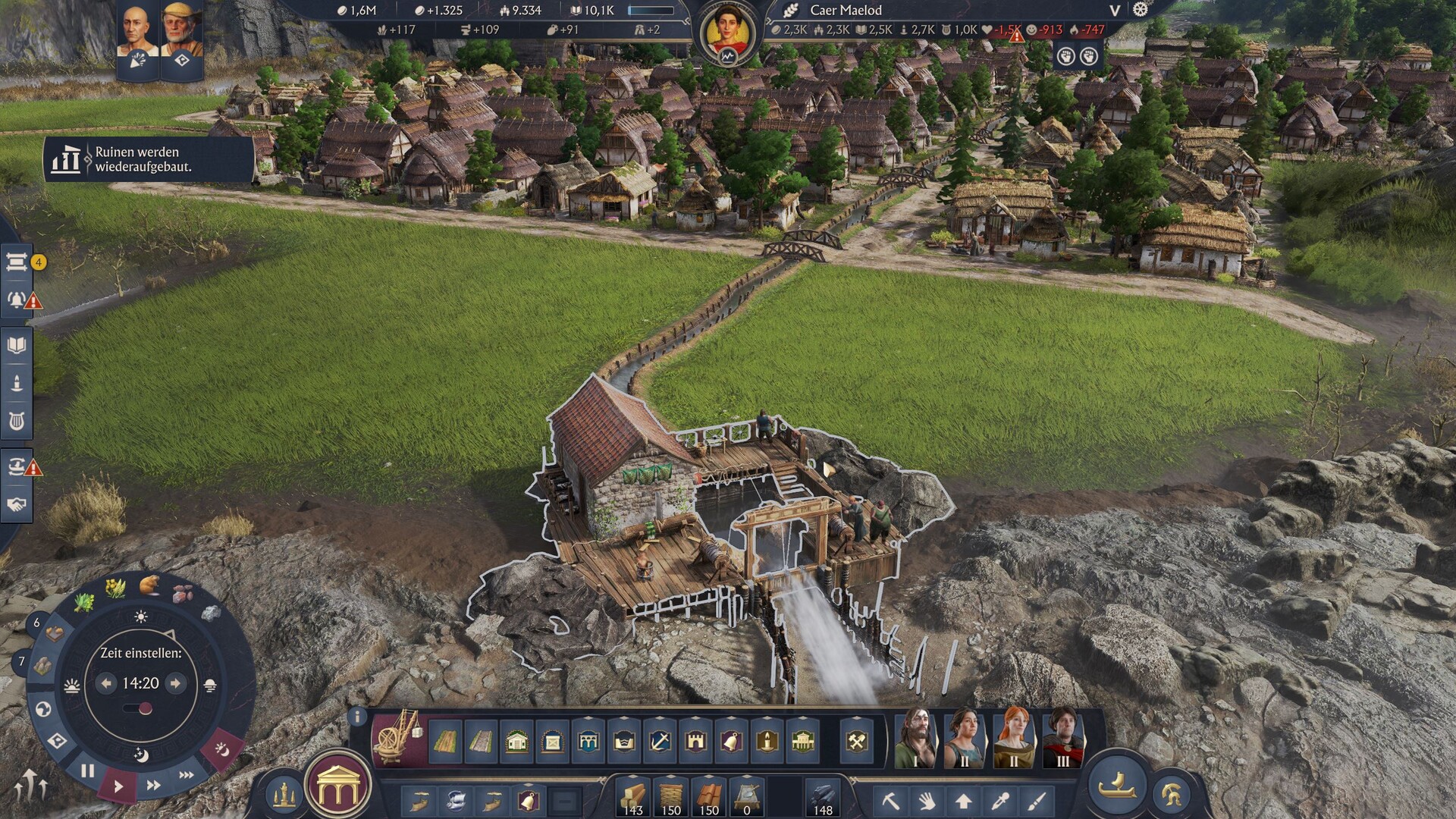Open the 'Ruinen werden wiederaufgebaut' notification
Screen dimensions: 1456x819
pyautogui.click(x=148, y=159)
